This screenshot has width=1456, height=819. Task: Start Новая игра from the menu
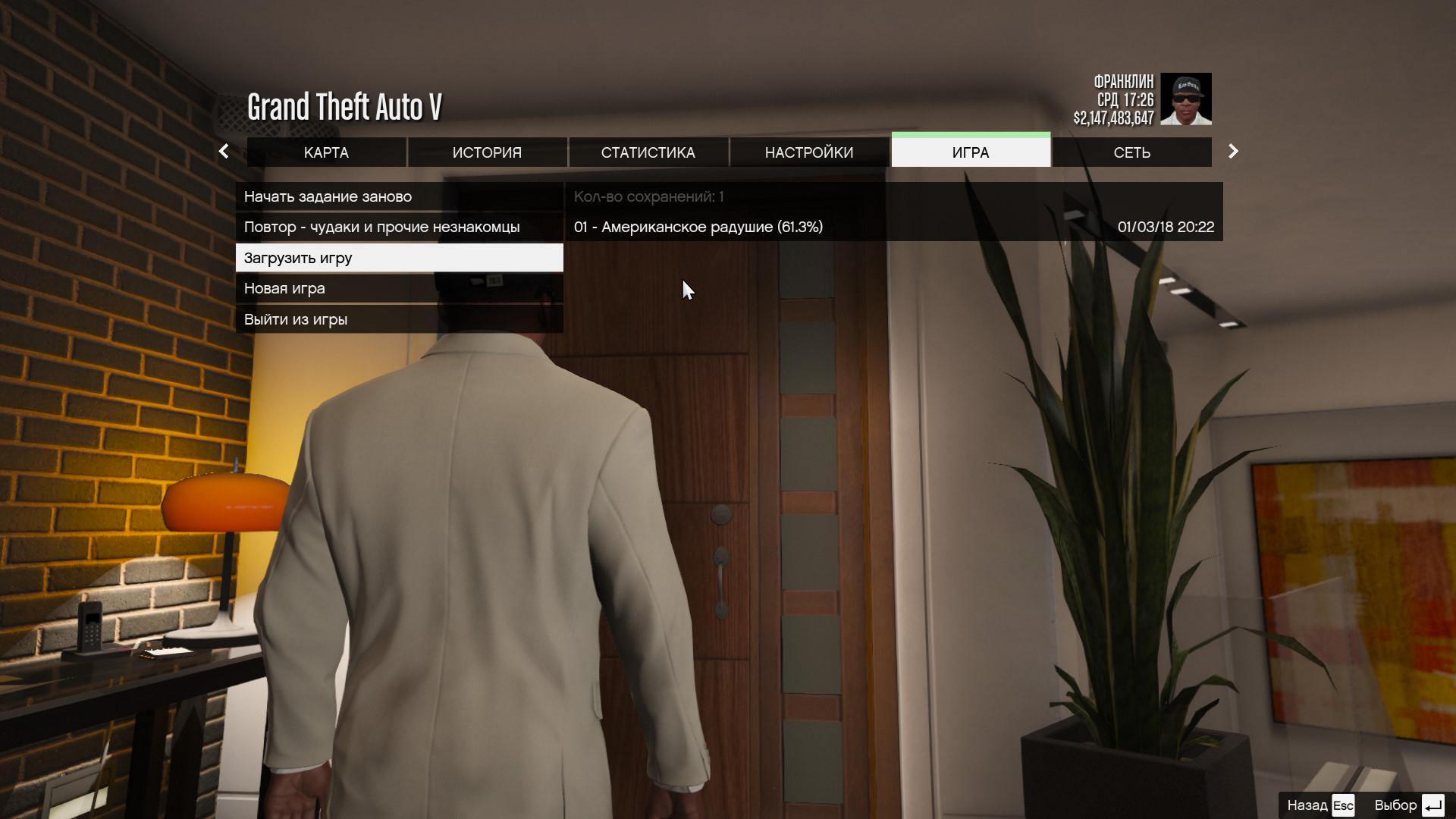399,288
